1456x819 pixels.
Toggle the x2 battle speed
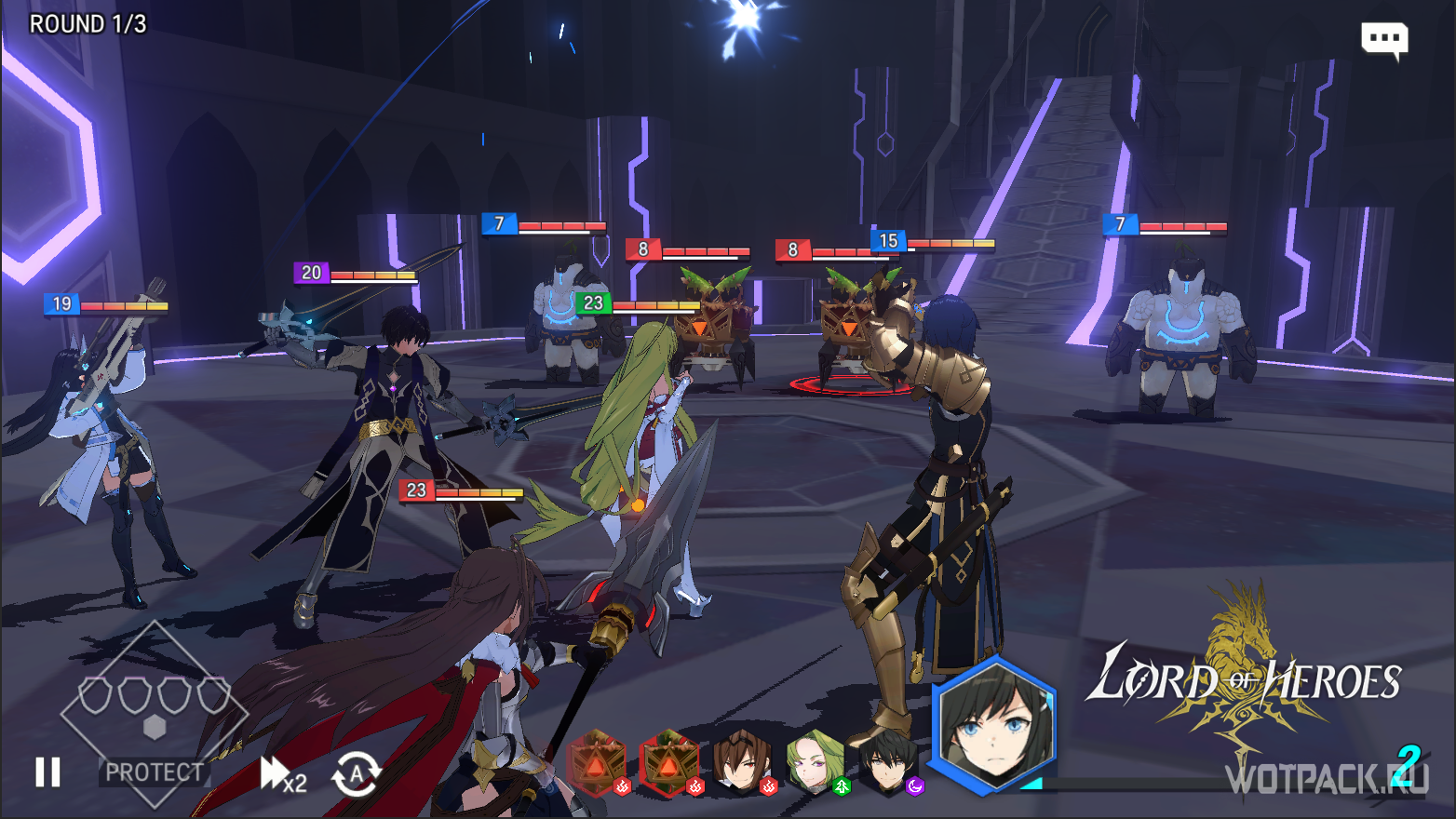point(283,774)
